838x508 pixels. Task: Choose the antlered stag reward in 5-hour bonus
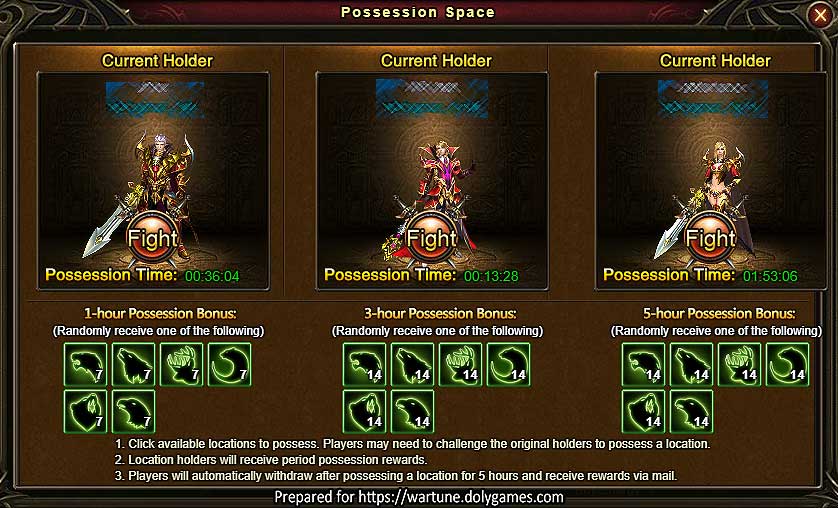[x=738, y=364]
